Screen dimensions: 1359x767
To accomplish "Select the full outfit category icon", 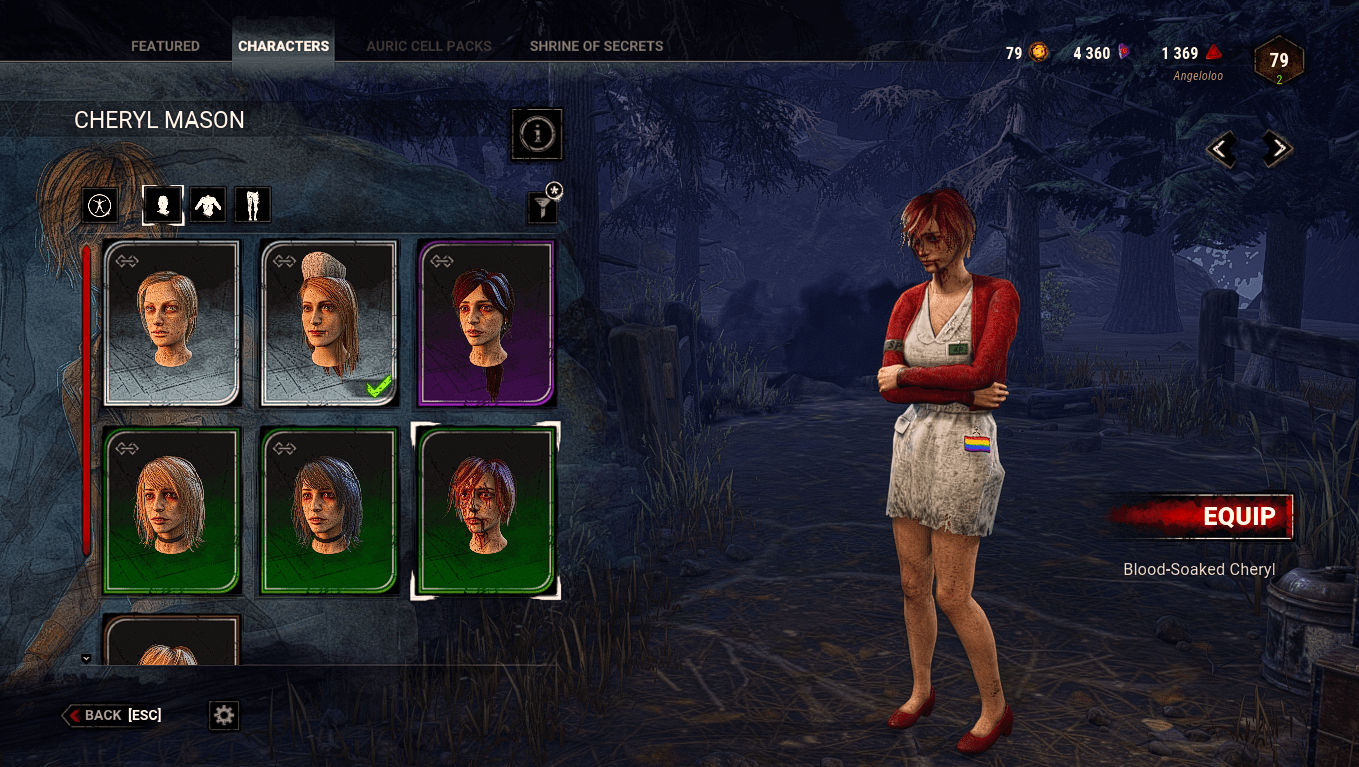I will (x=100, y=206).
